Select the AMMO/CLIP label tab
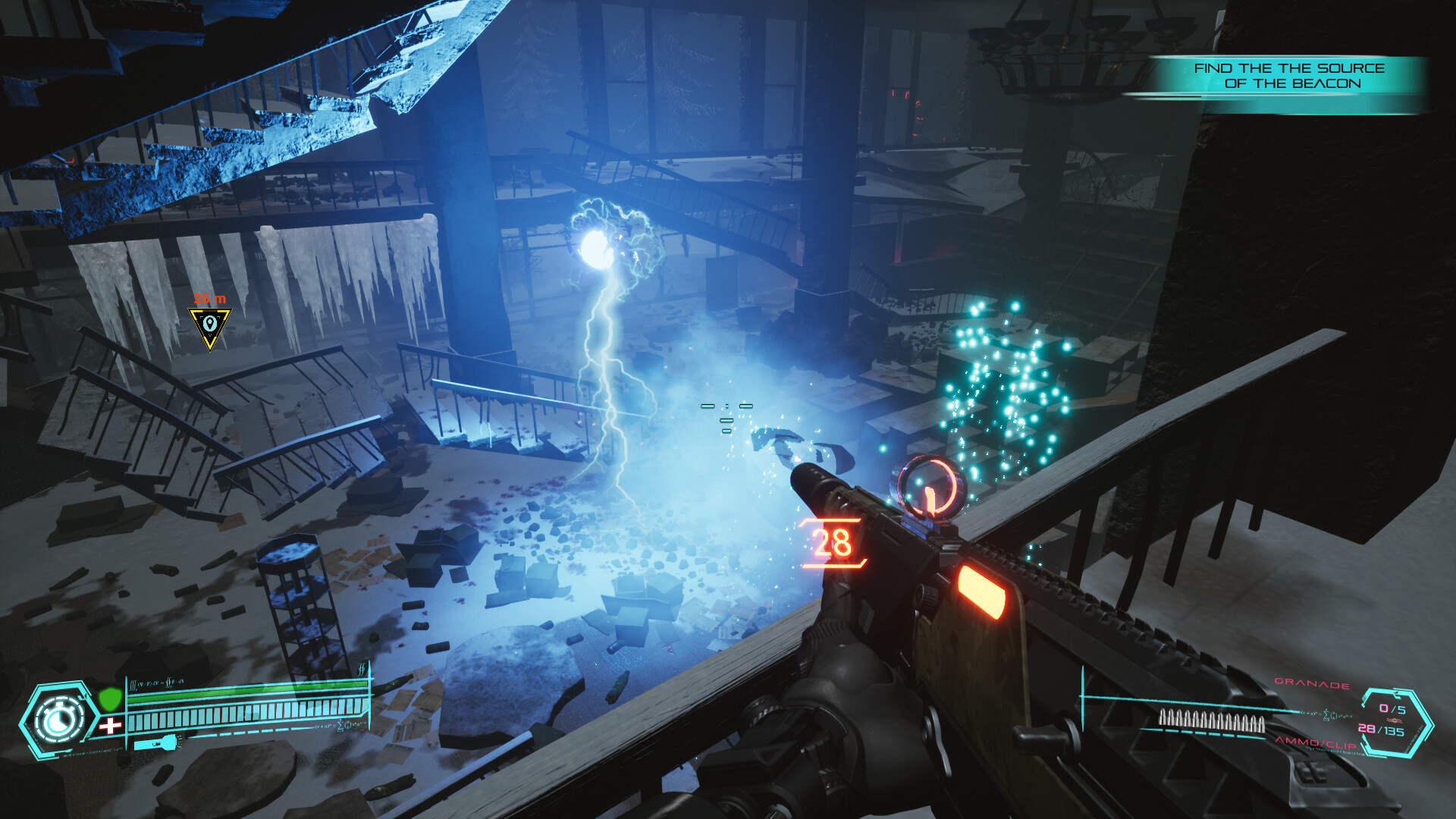This screenshot has height=819, width=1456. click(x=1316, y=745)
